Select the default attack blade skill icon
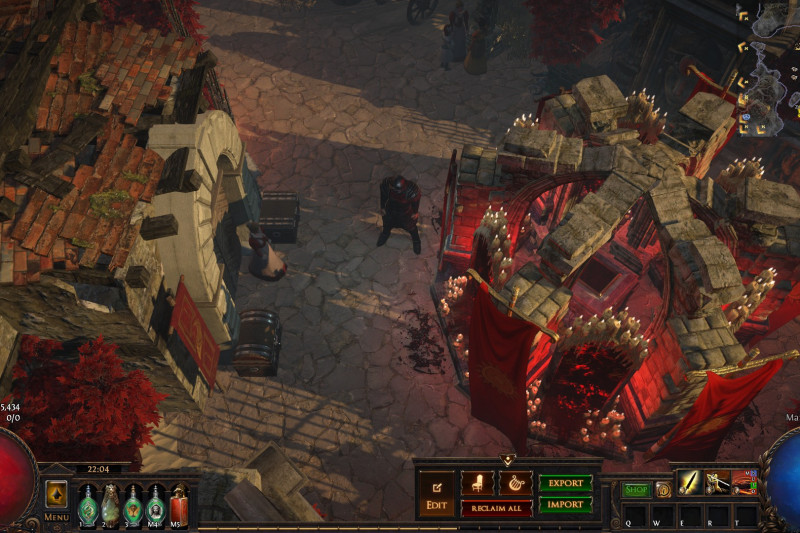The height and width of the screenshot is (533, 800). click(690, 482)
